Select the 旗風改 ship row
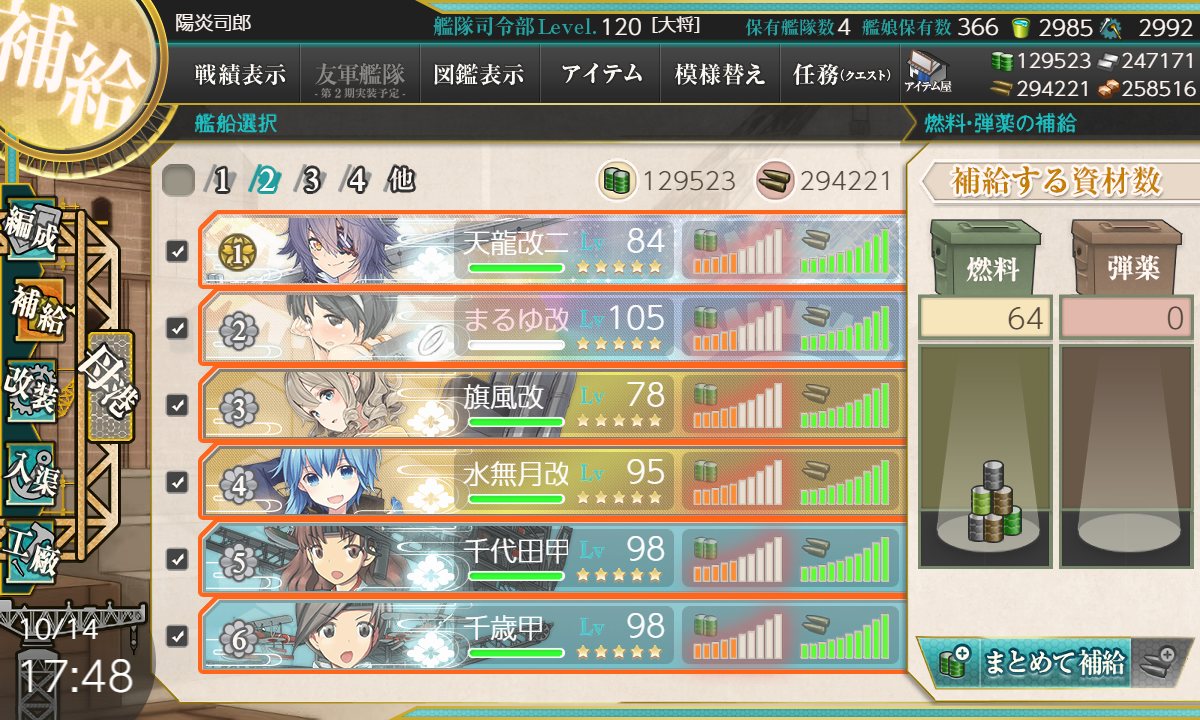 point(550,405)
